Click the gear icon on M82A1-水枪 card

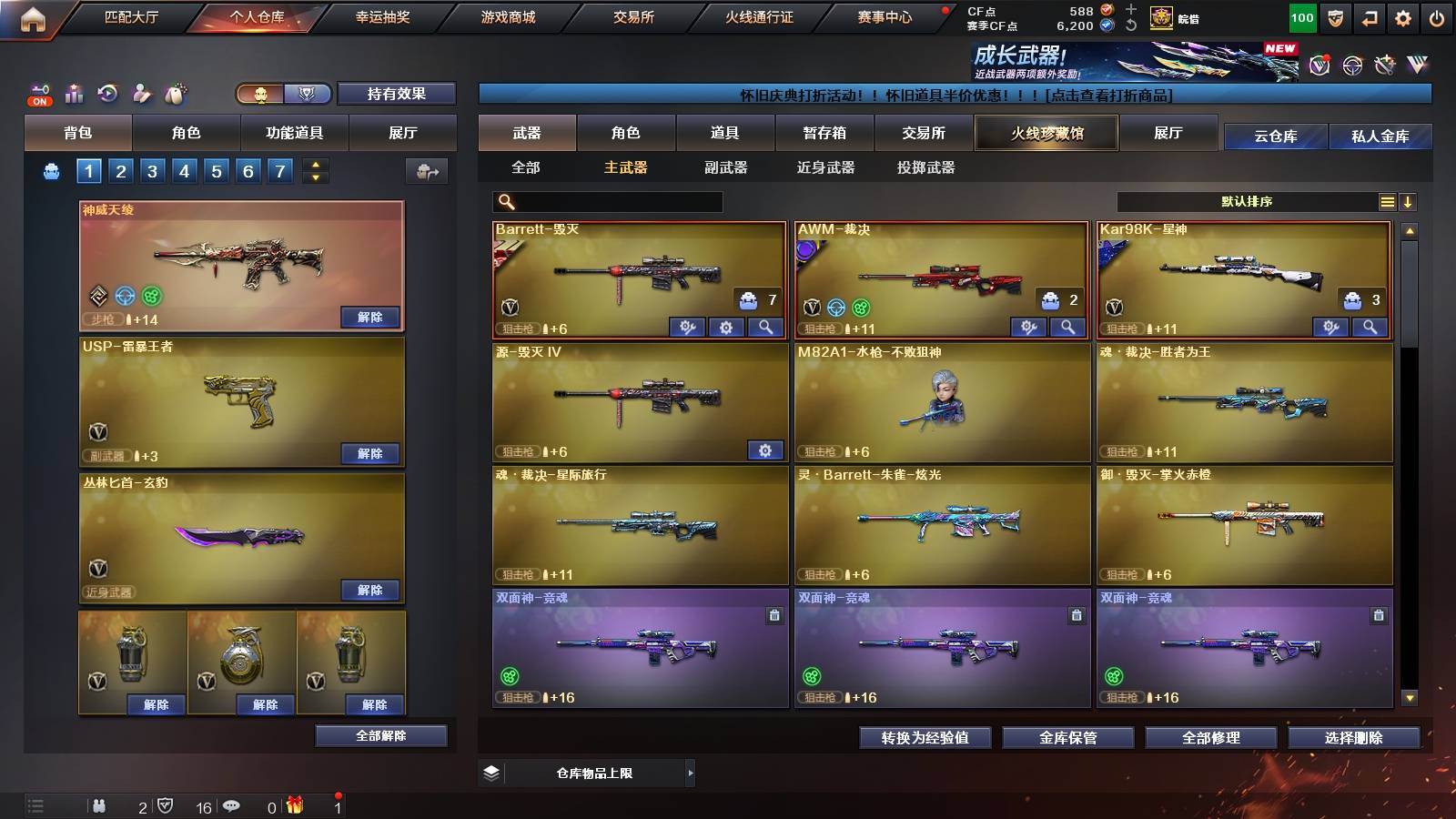tap(765, 450)
